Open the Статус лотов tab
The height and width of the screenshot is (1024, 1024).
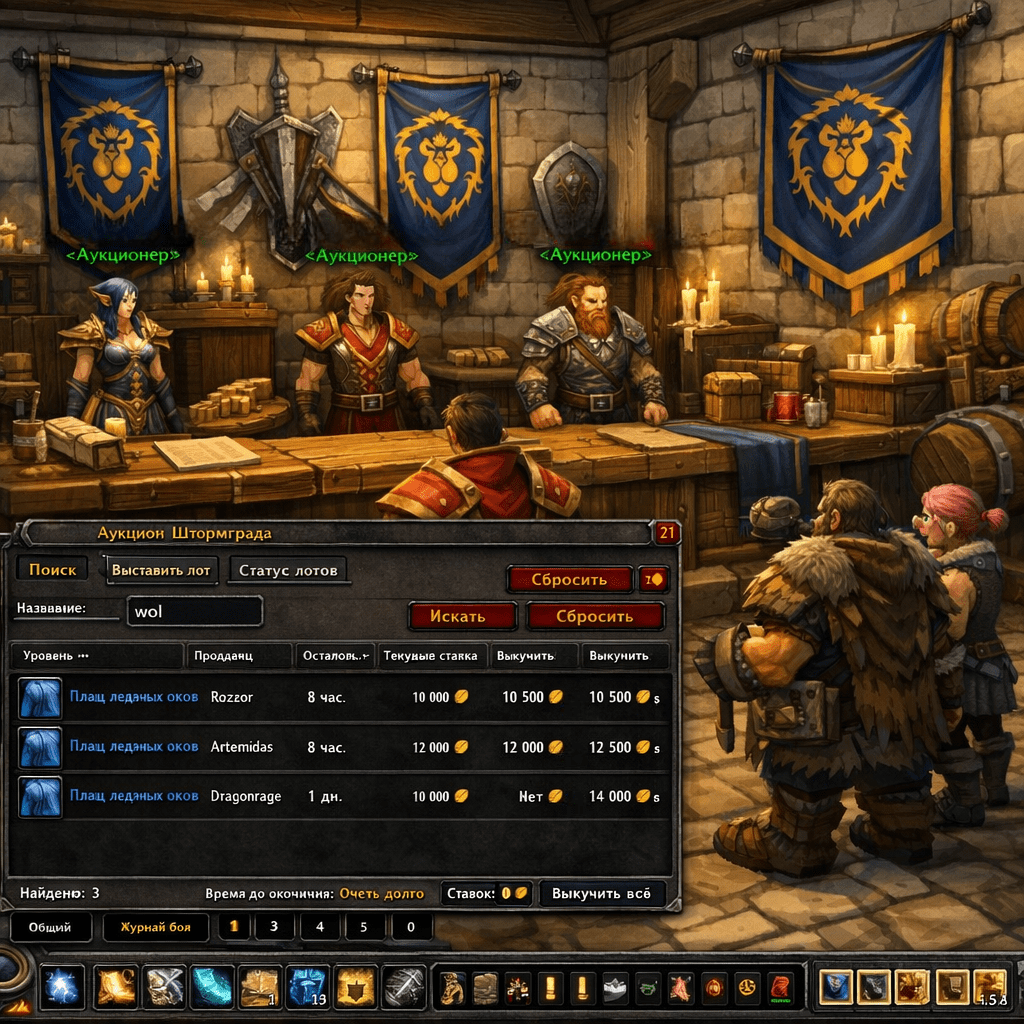(x=288, y=571)
